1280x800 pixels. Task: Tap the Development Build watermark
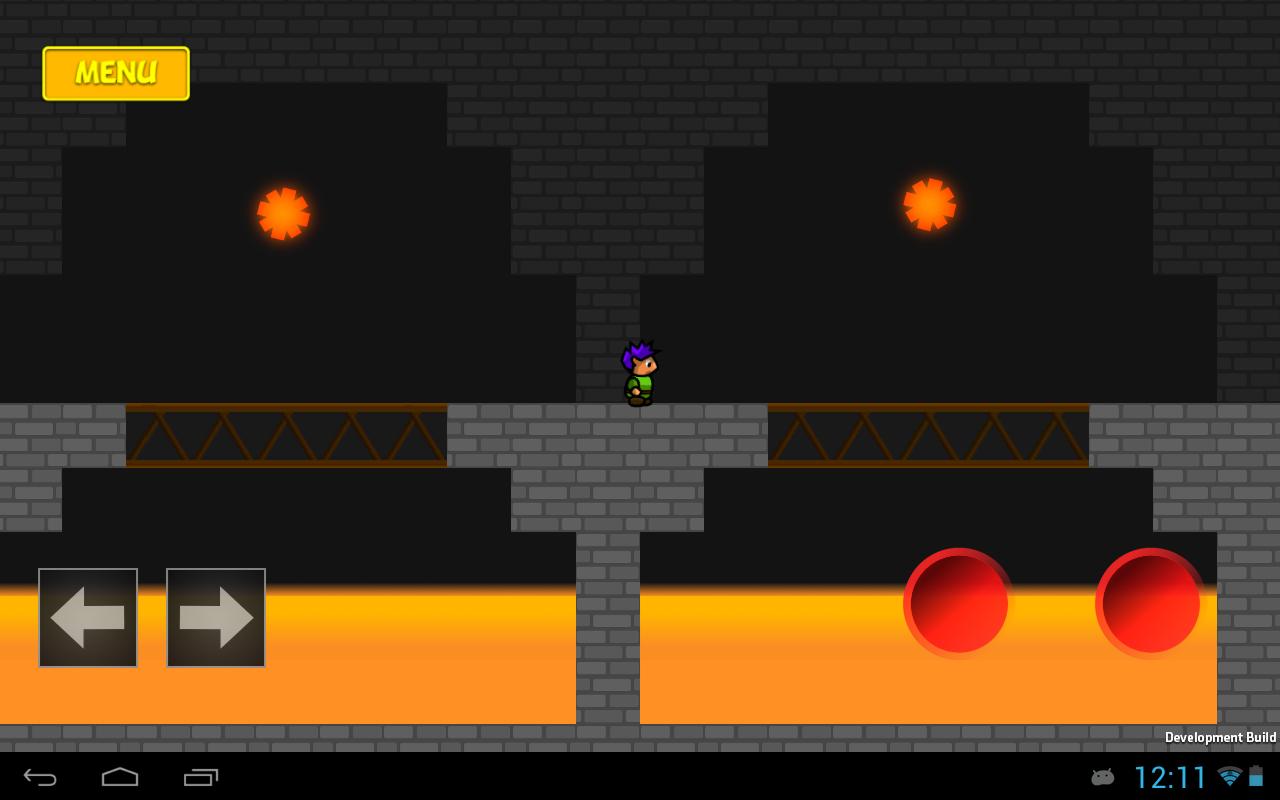1219,737
